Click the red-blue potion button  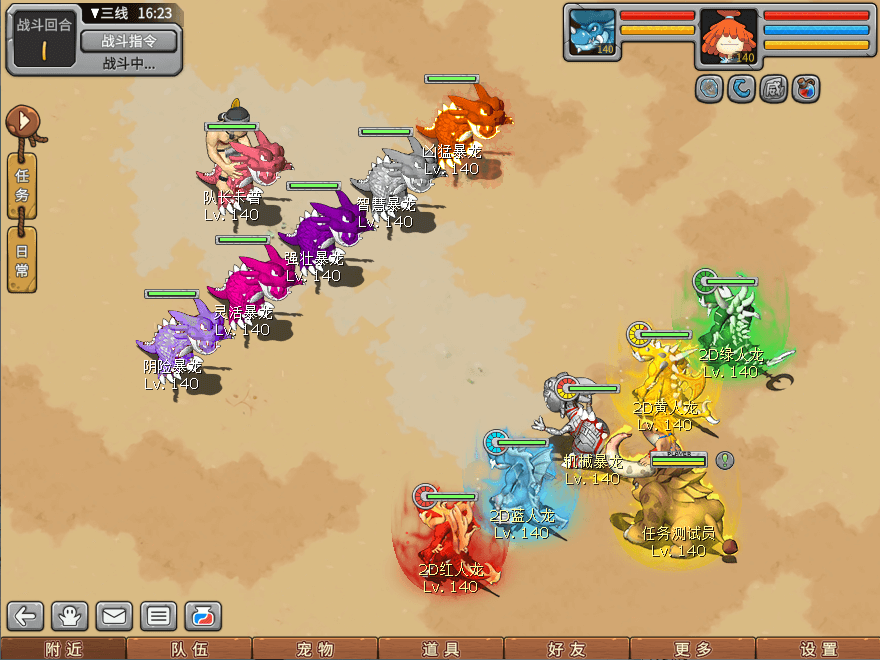(202, 616)
